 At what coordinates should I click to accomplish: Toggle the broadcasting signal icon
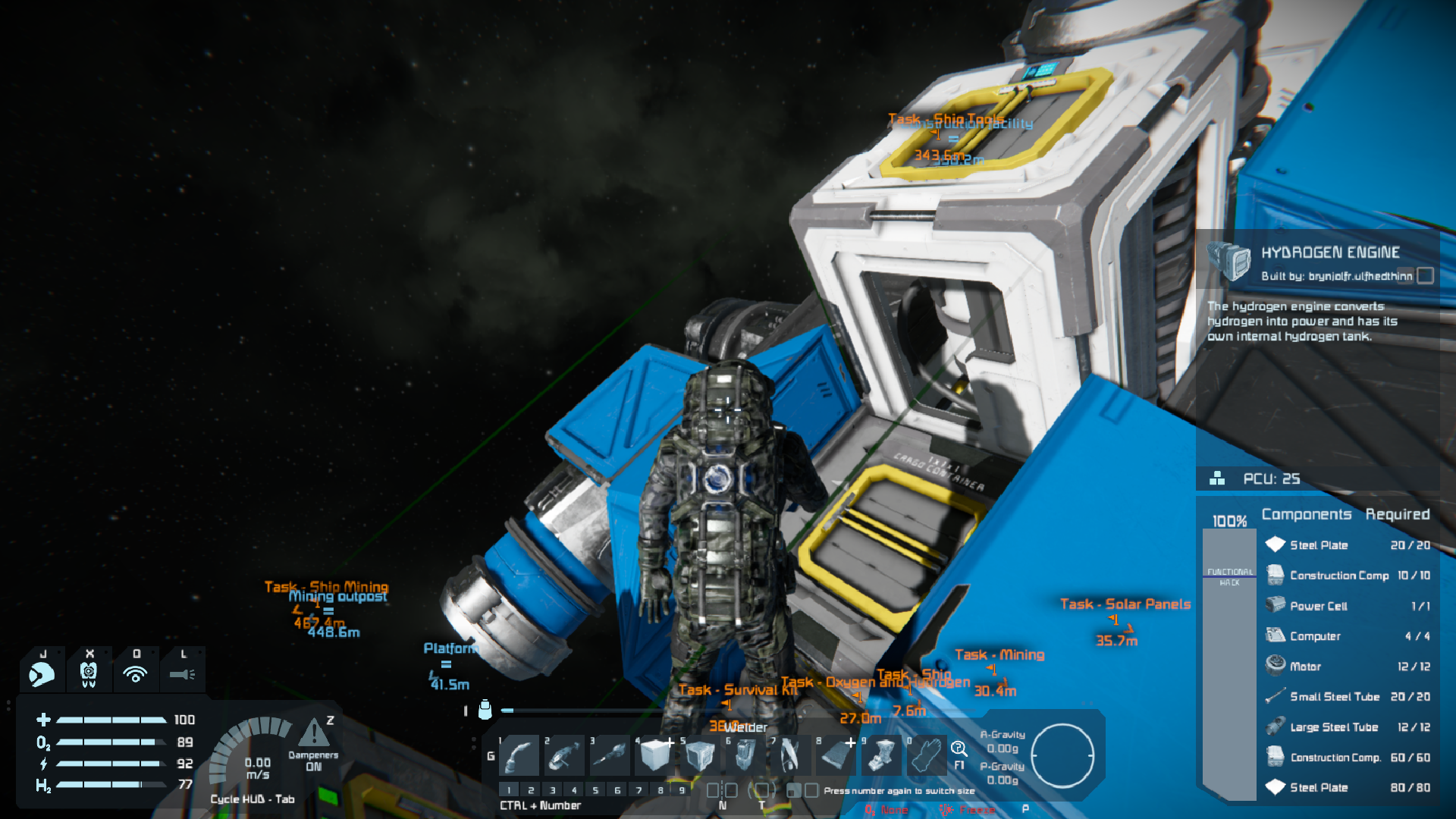(x=136, y=673)
